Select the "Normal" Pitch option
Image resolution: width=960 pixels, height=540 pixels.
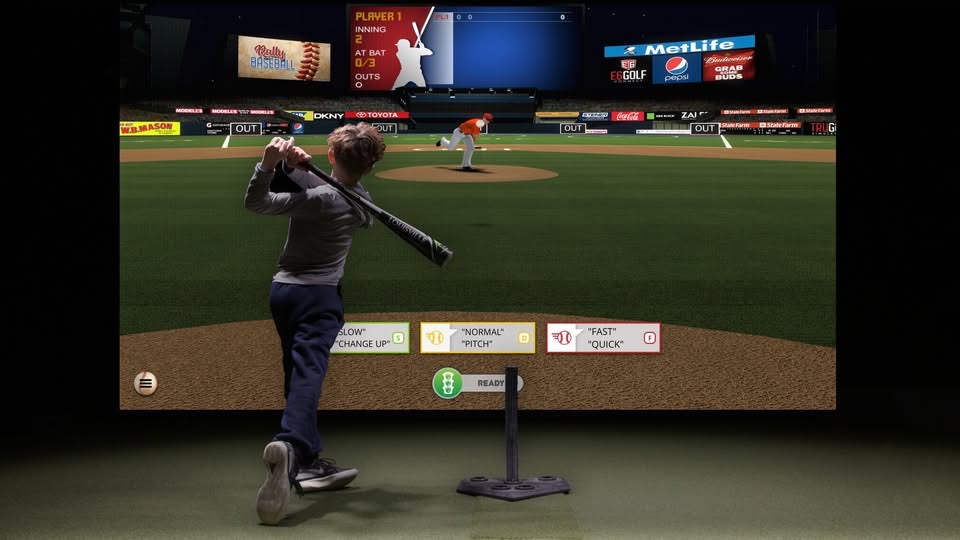pyautogui.click(x=478, y=338)
